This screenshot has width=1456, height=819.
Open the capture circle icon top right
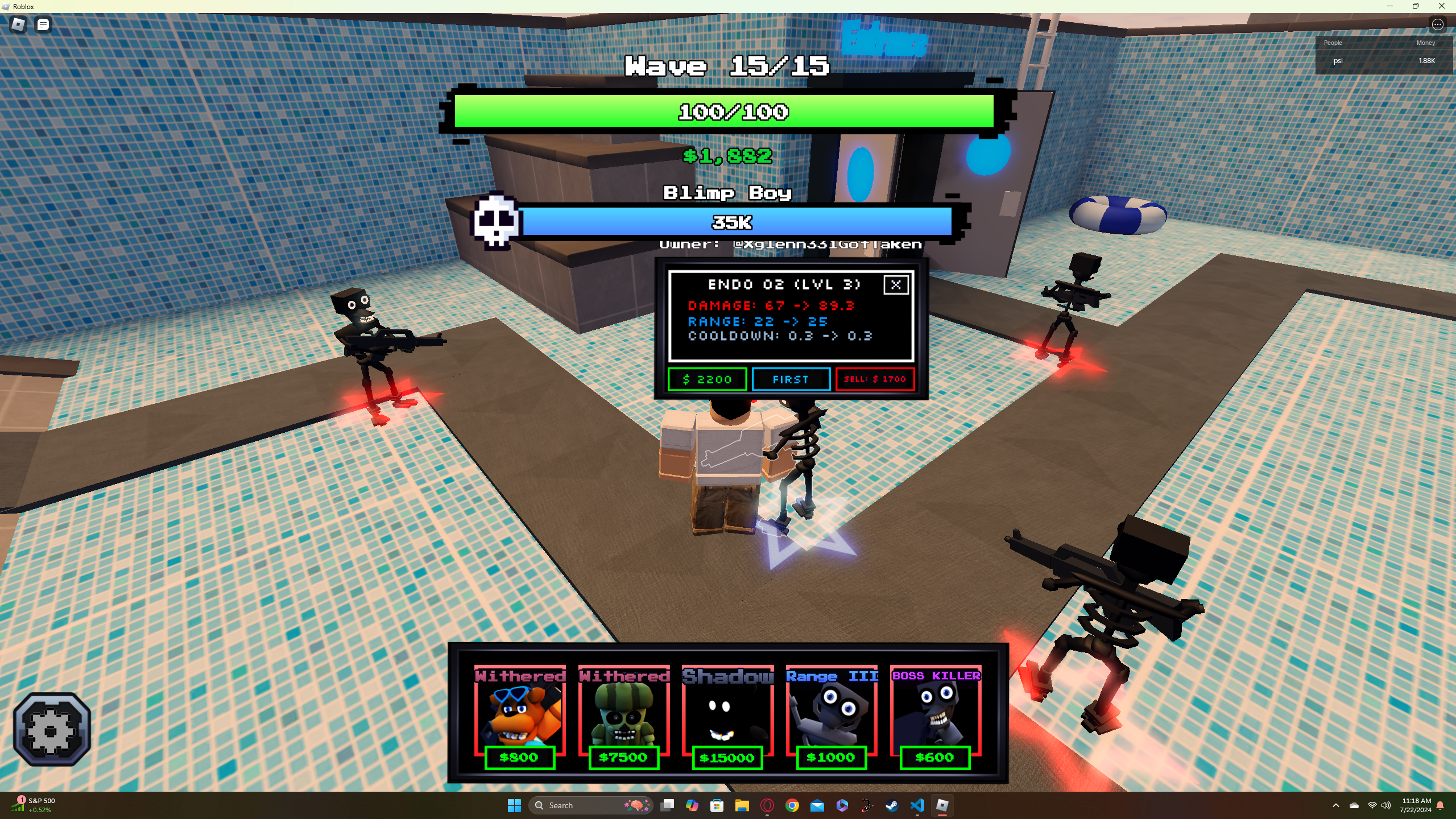[1438, 24]
